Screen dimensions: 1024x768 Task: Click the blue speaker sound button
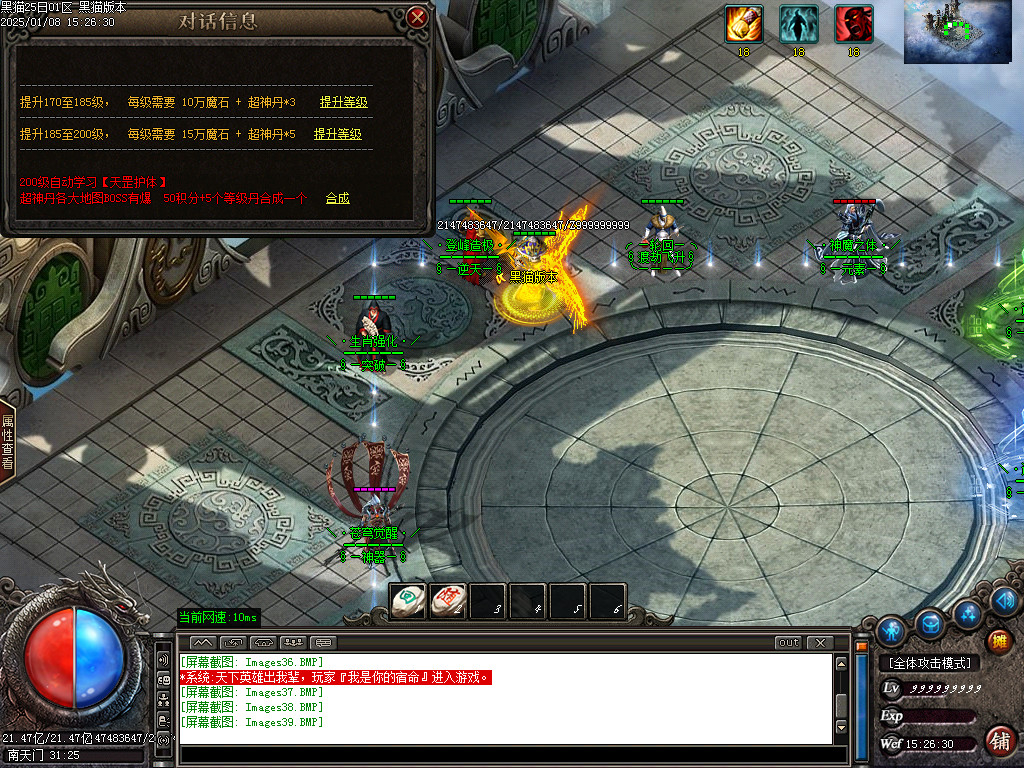click(x=1004, y=600)
